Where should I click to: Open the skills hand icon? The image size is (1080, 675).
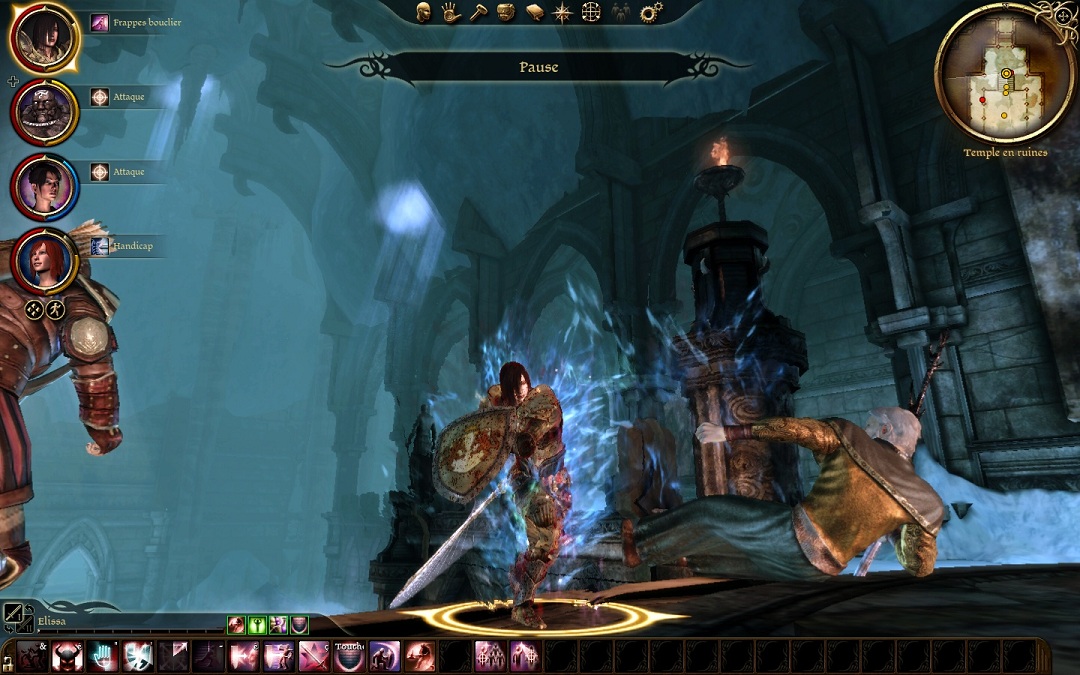pyautogui.click(x=451, y=12)
